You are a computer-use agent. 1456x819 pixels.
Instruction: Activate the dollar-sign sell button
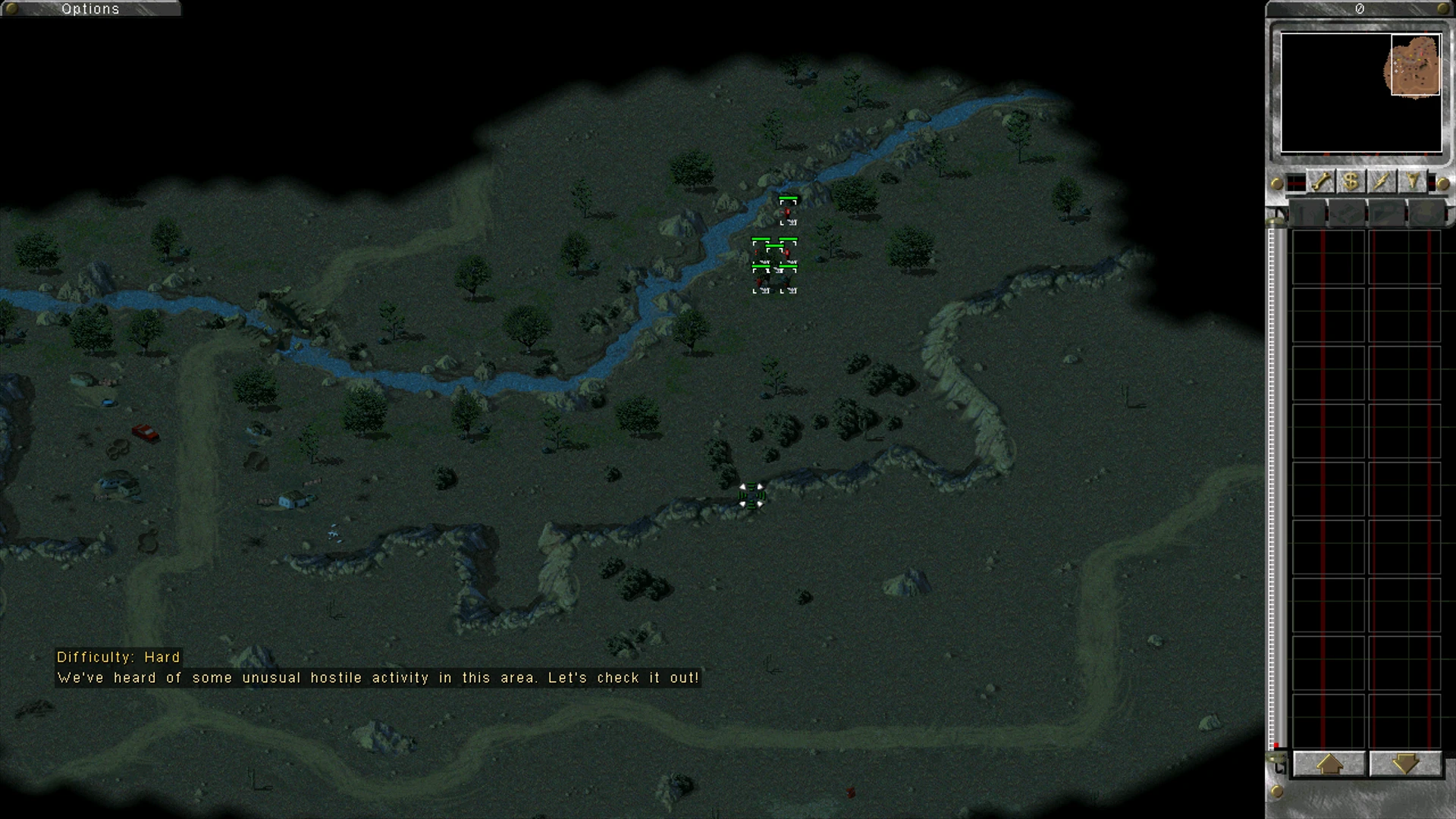[1351, 182]
